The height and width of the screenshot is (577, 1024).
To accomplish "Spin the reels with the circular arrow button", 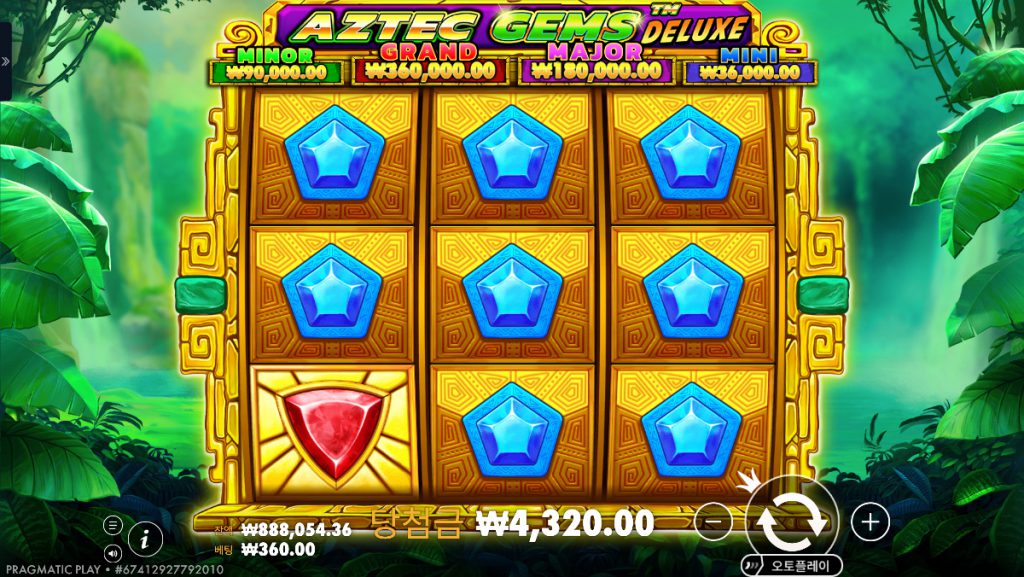I will (x=791, y=520).
